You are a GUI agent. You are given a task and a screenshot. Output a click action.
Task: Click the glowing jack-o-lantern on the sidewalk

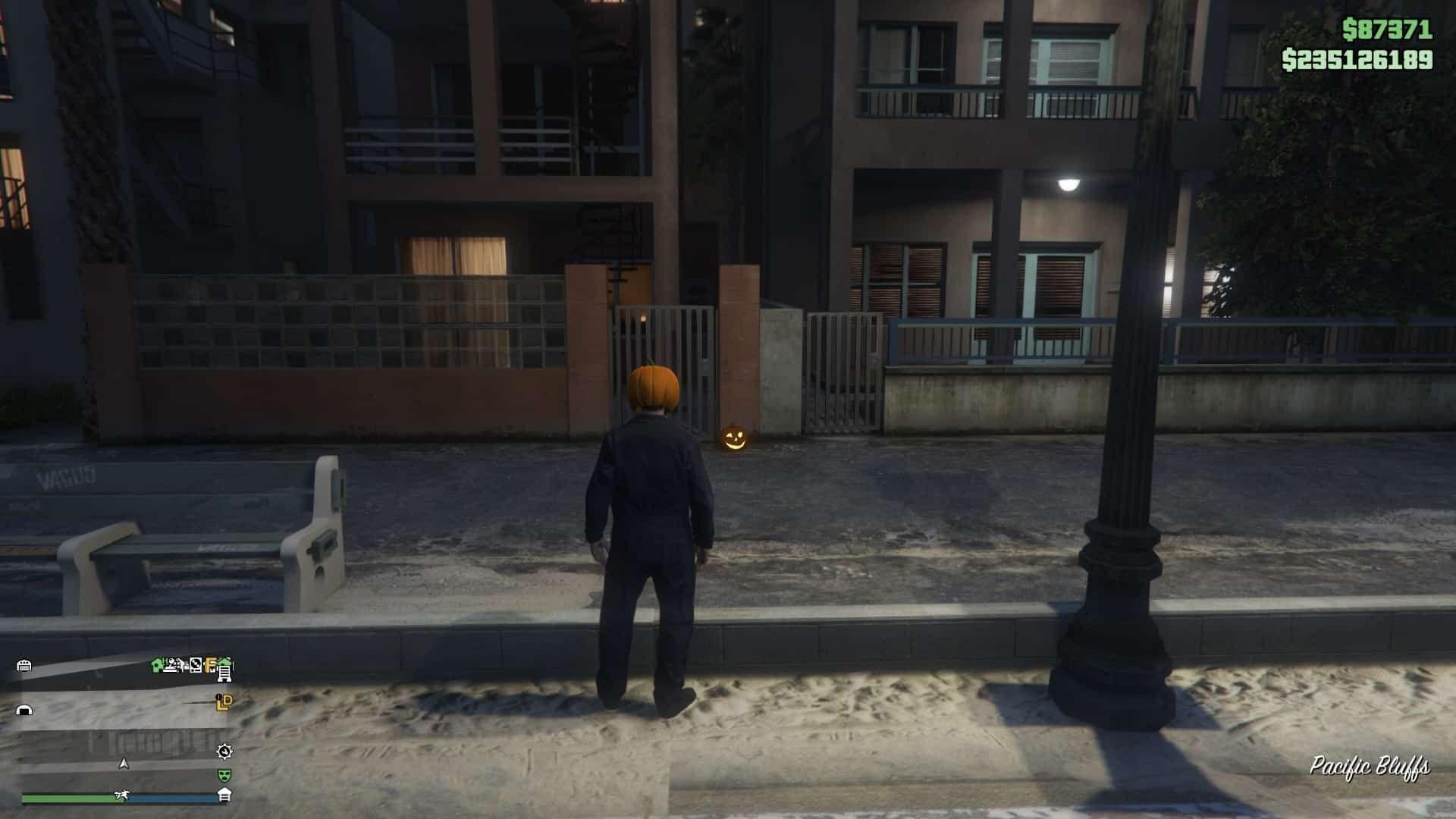coord(734,438)
